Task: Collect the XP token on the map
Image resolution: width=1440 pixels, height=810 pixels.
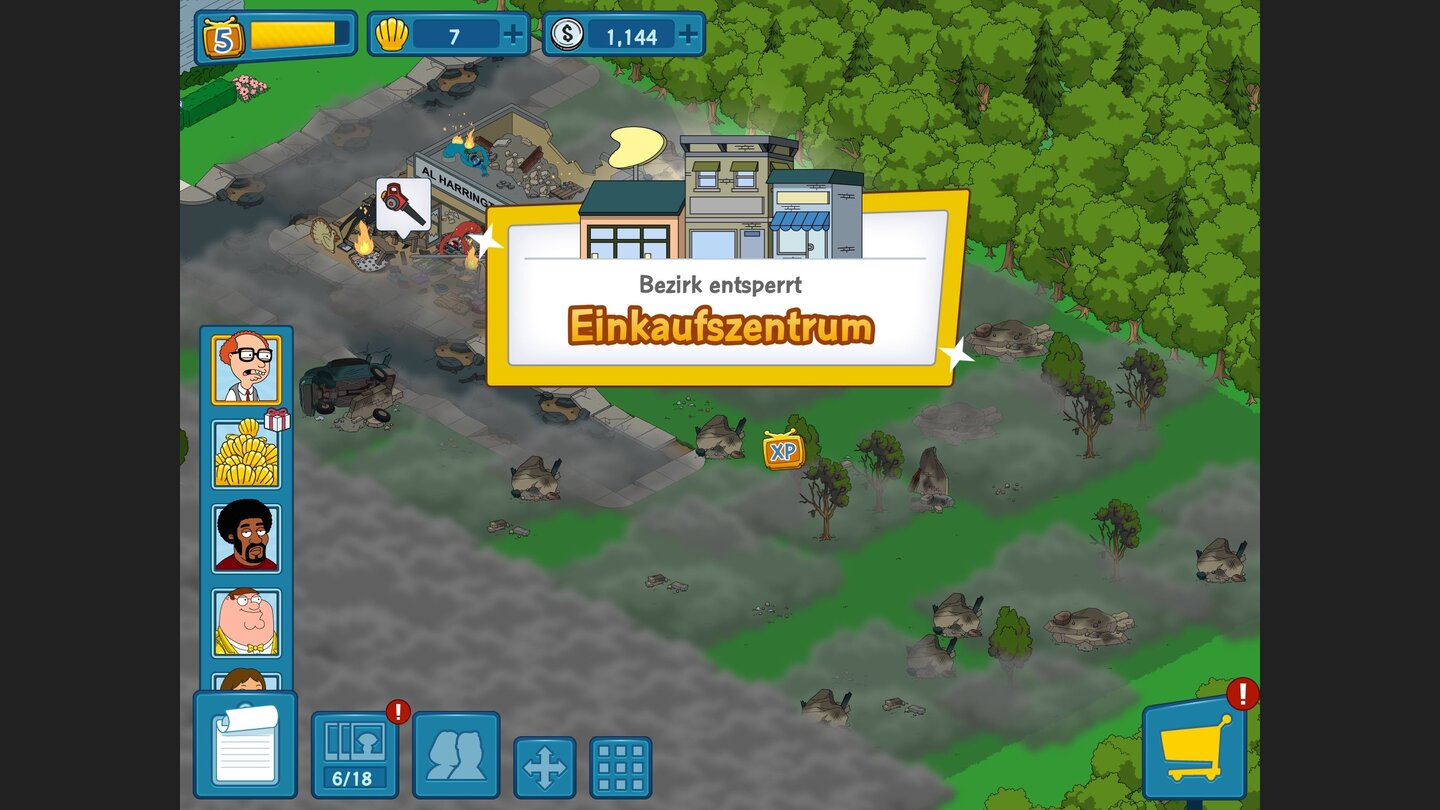Action: tap(782, 451)
